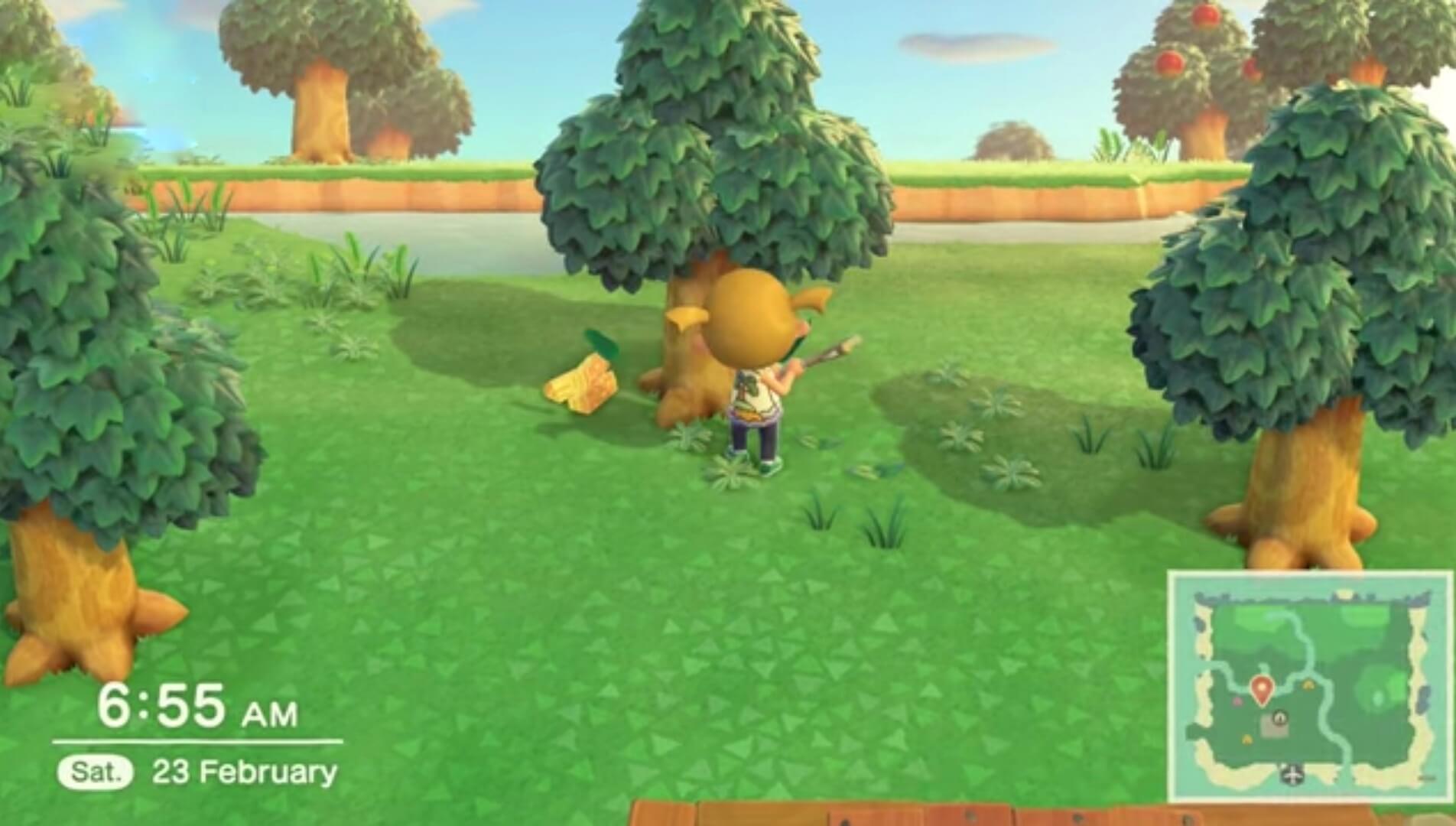Click the gray Resident Services plaza on the minimap
The height and width of the screenshot is (826, 1456).
[1271, 728]
